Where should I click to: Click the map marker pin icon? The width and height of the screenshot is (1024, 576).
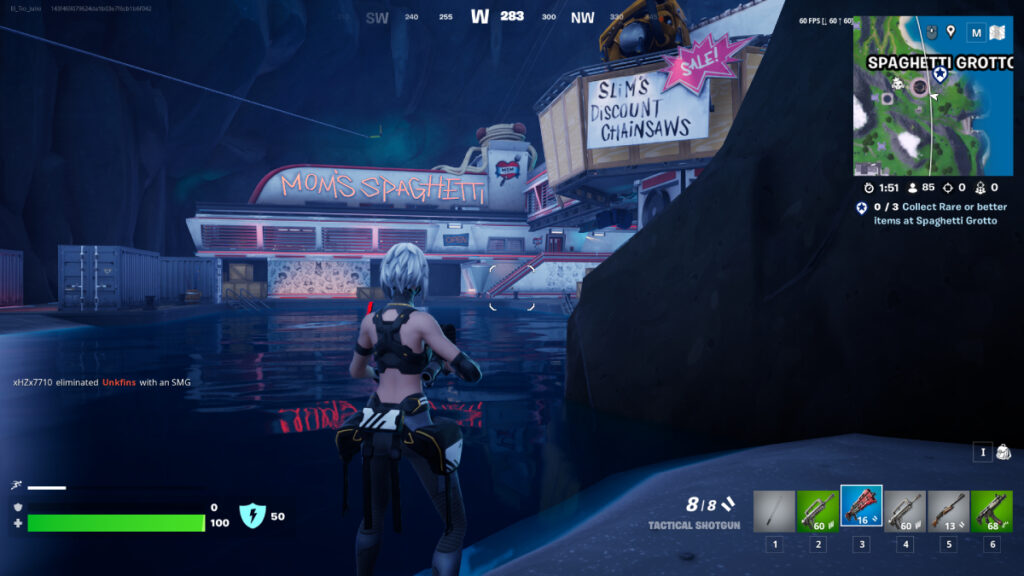(x=950, y=32)
